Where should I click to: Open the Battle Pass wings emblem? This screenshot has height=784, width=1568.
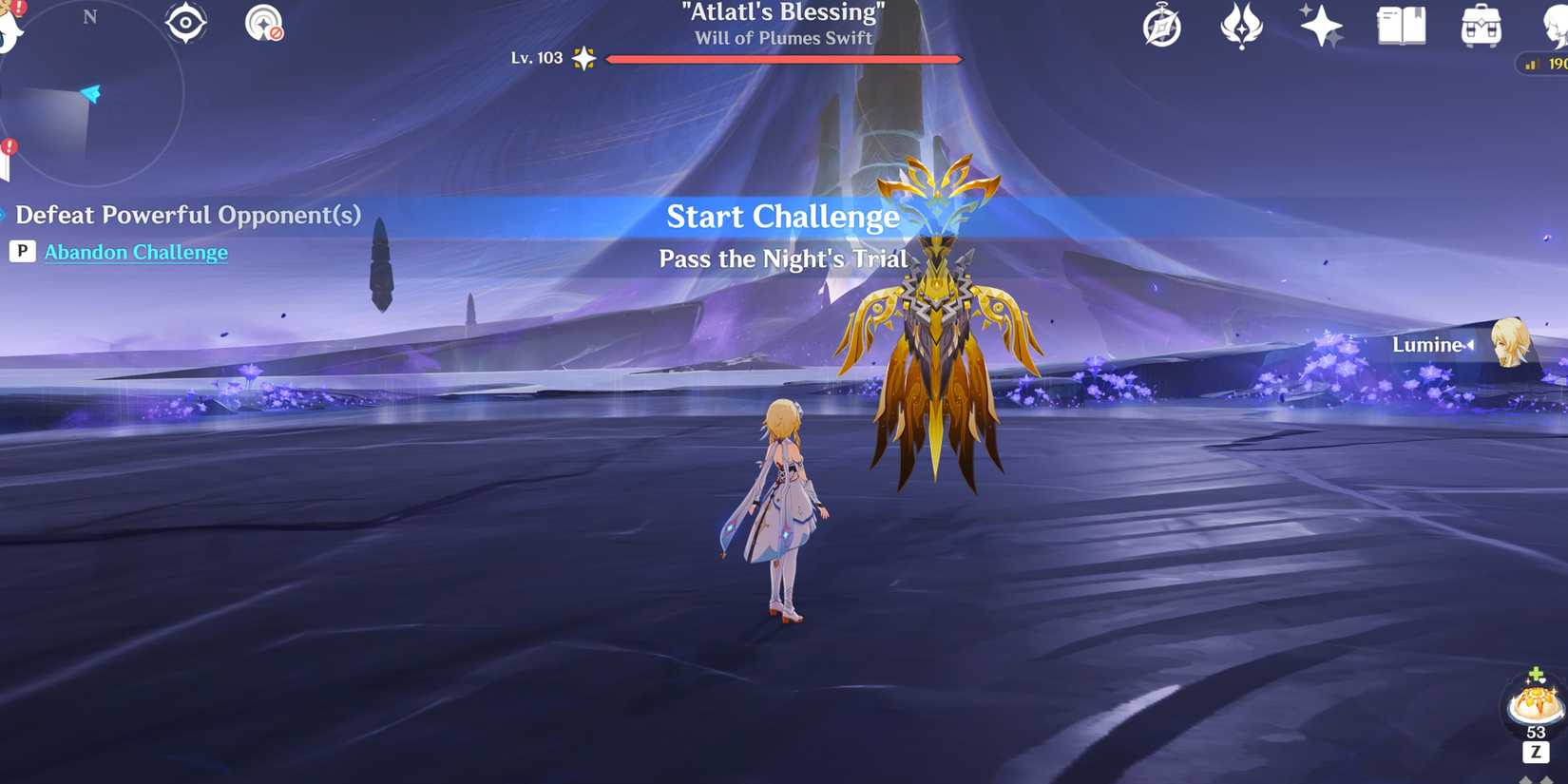pos(1242,29)
